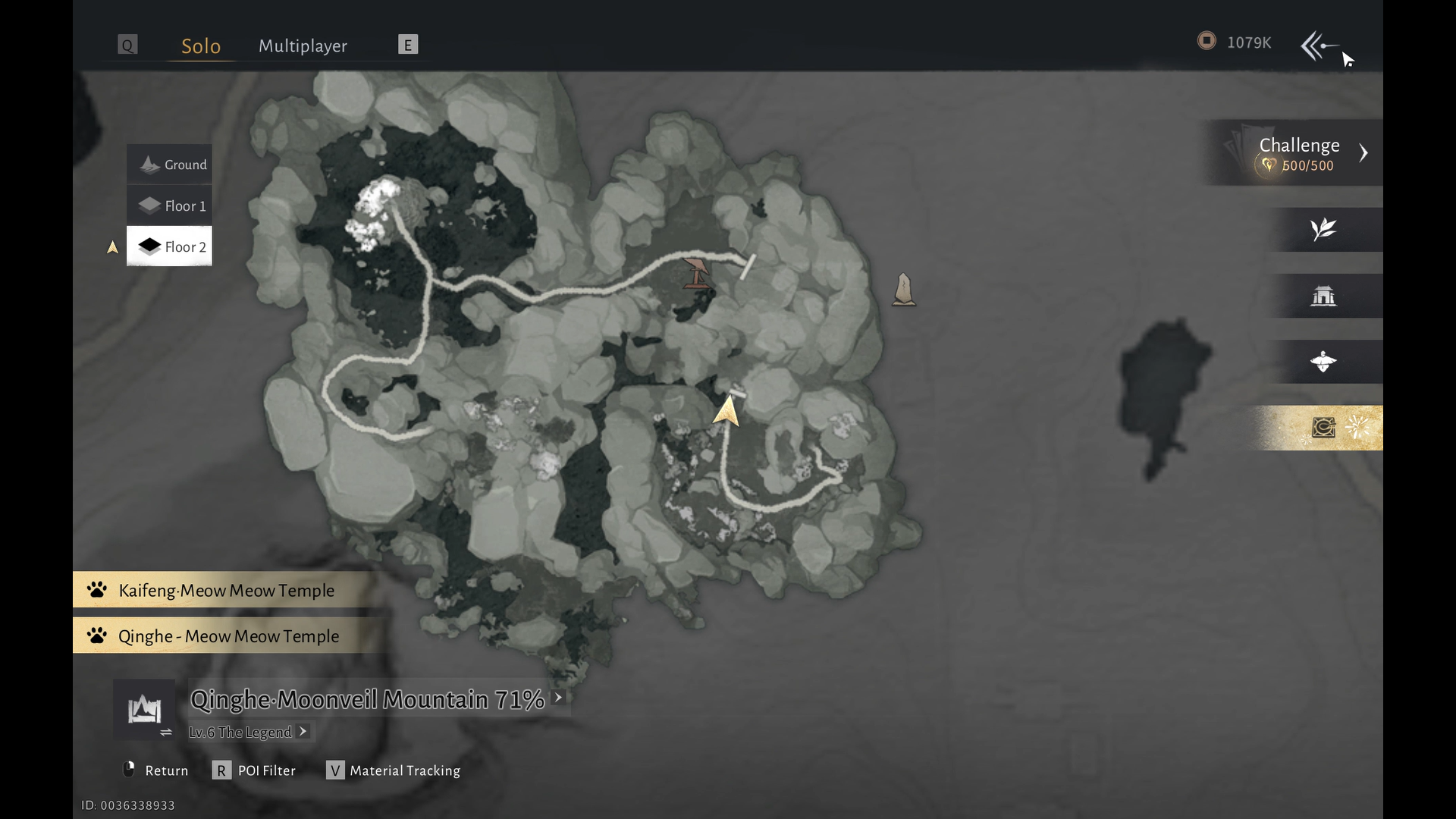Open the Challenge panel
1456x819 pixels.
click(1298, 153)
